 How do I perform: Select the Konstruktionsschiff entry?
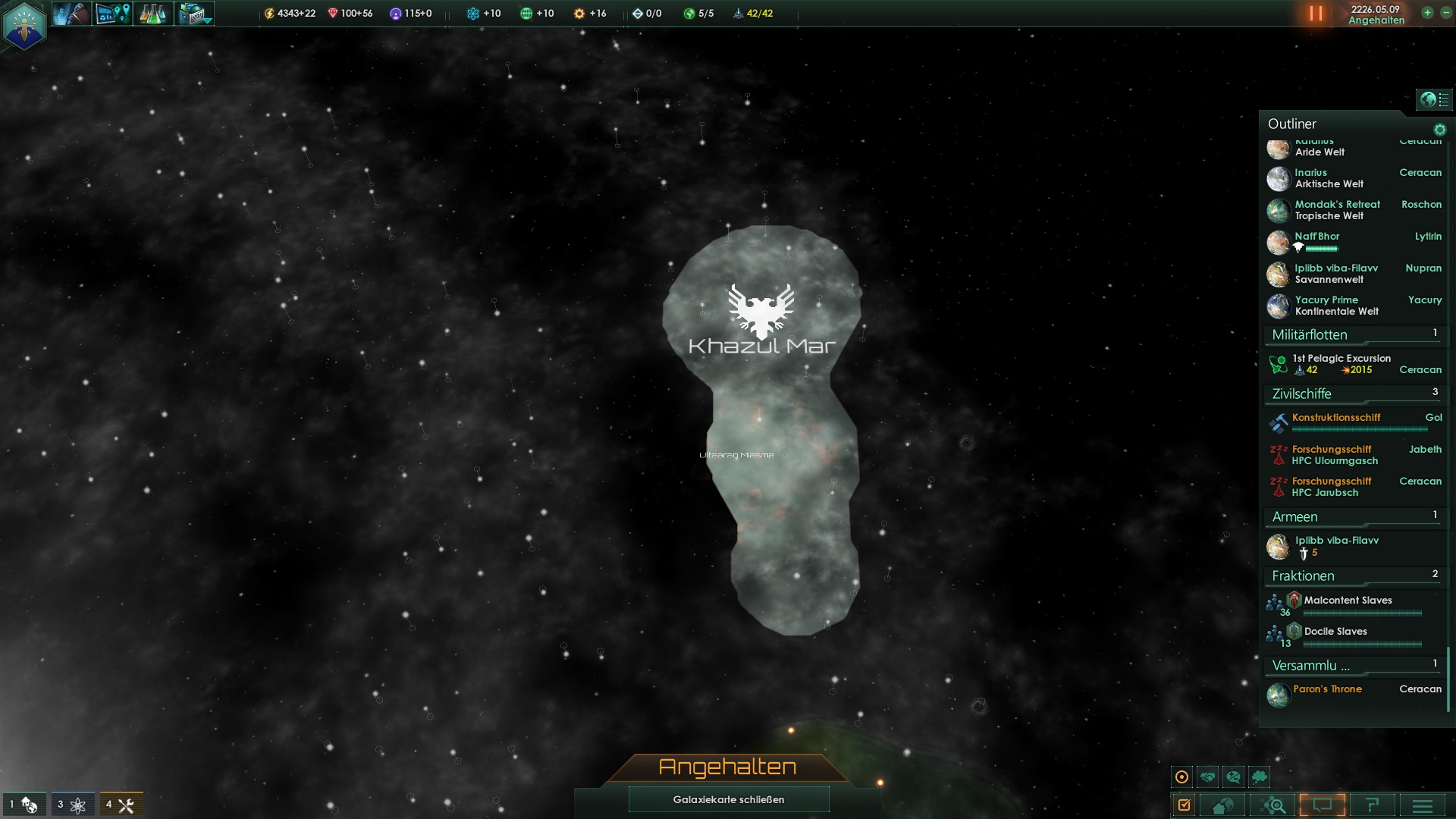point(1336,418)
